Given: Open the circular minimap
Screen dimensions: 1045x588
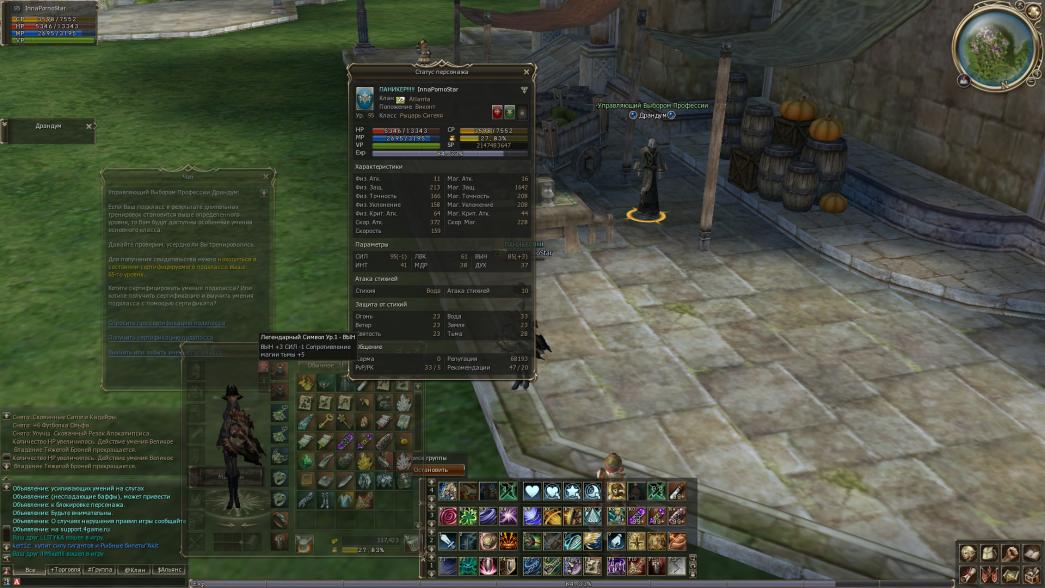Looking at the screenshot, I should tap(994, 44).
